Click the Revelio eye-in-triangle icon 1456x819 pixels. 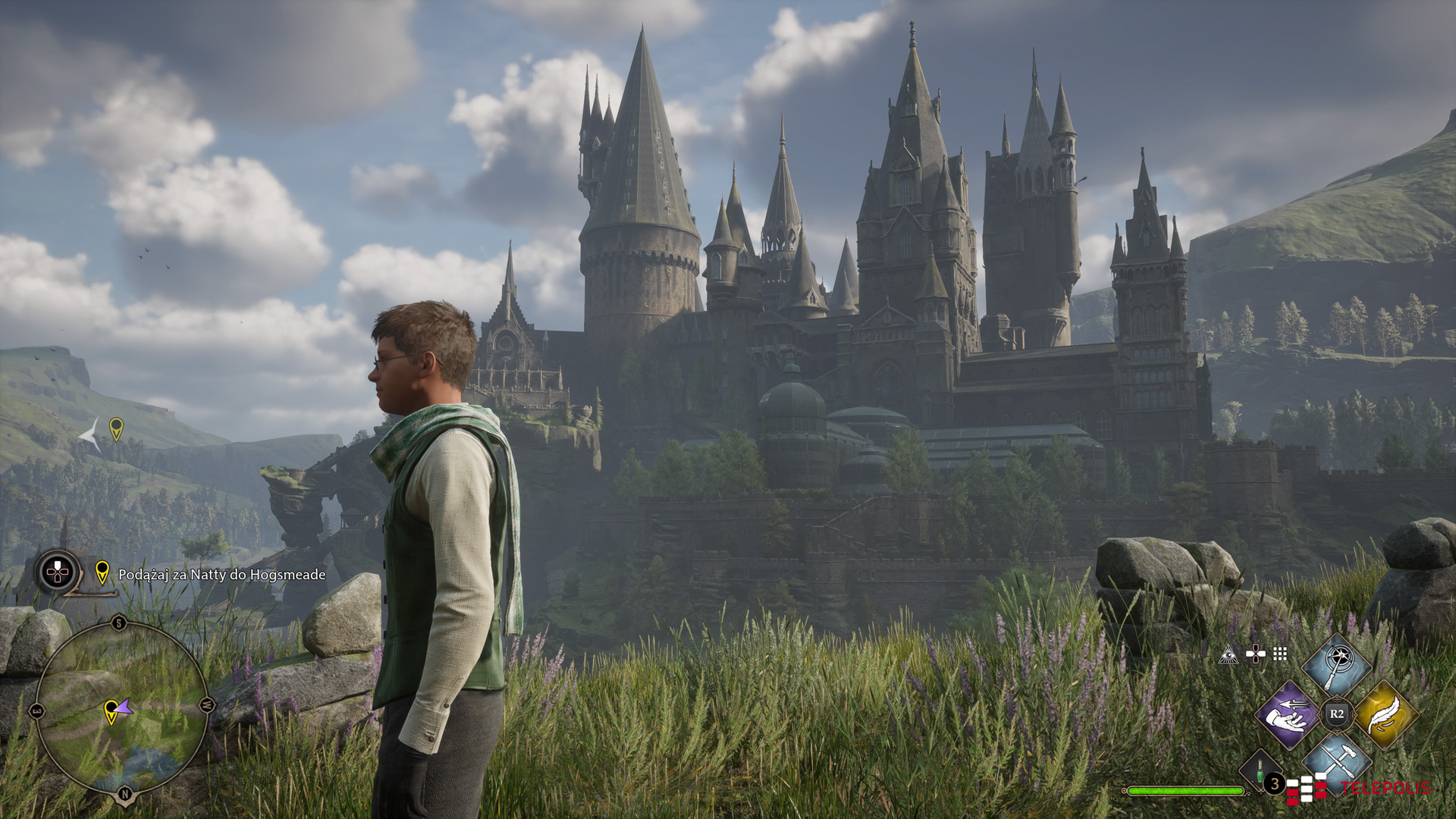[x=1228, y=654]
